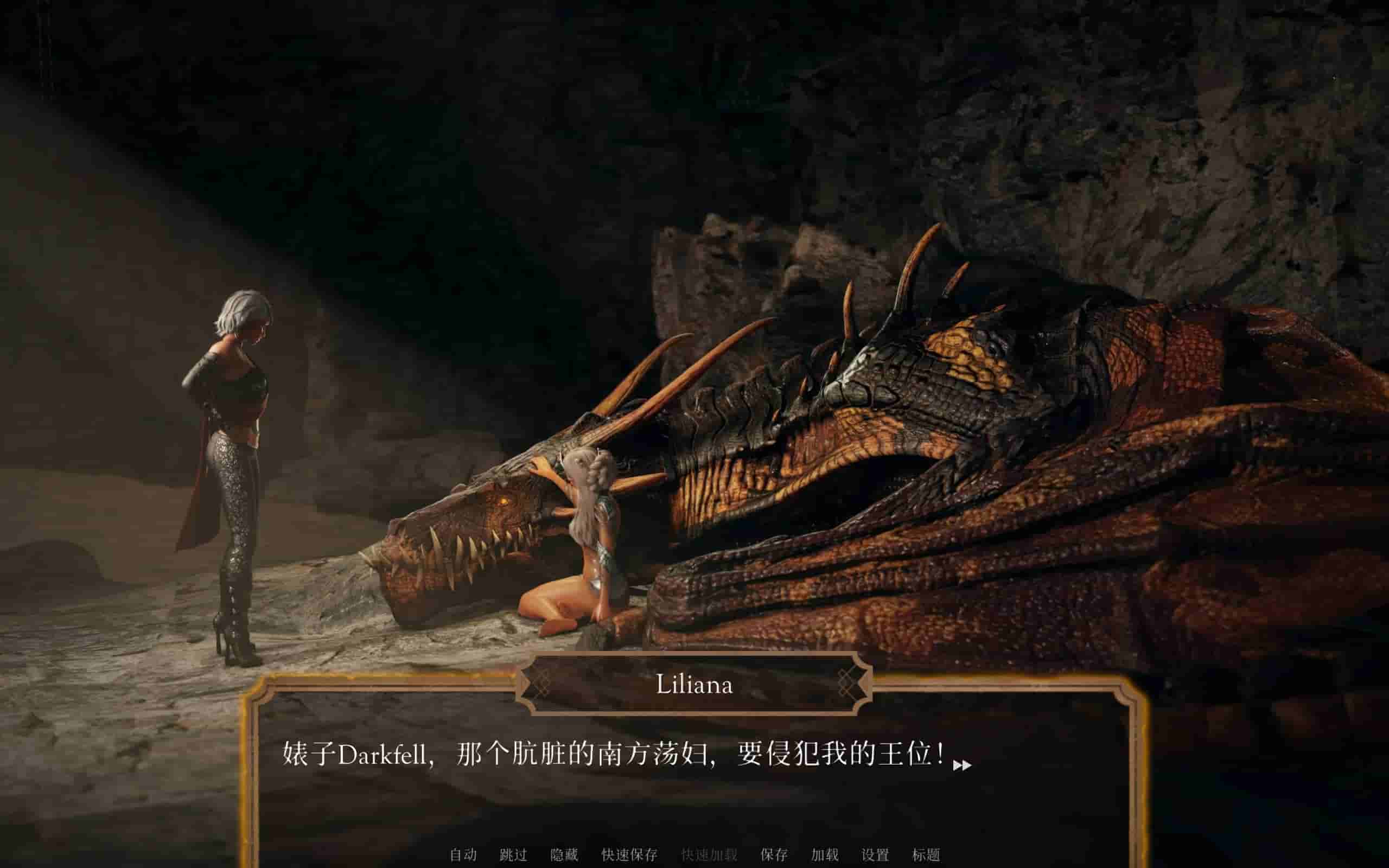
Task: Click the double-arrow advance indicator
Action: (962, 765)
